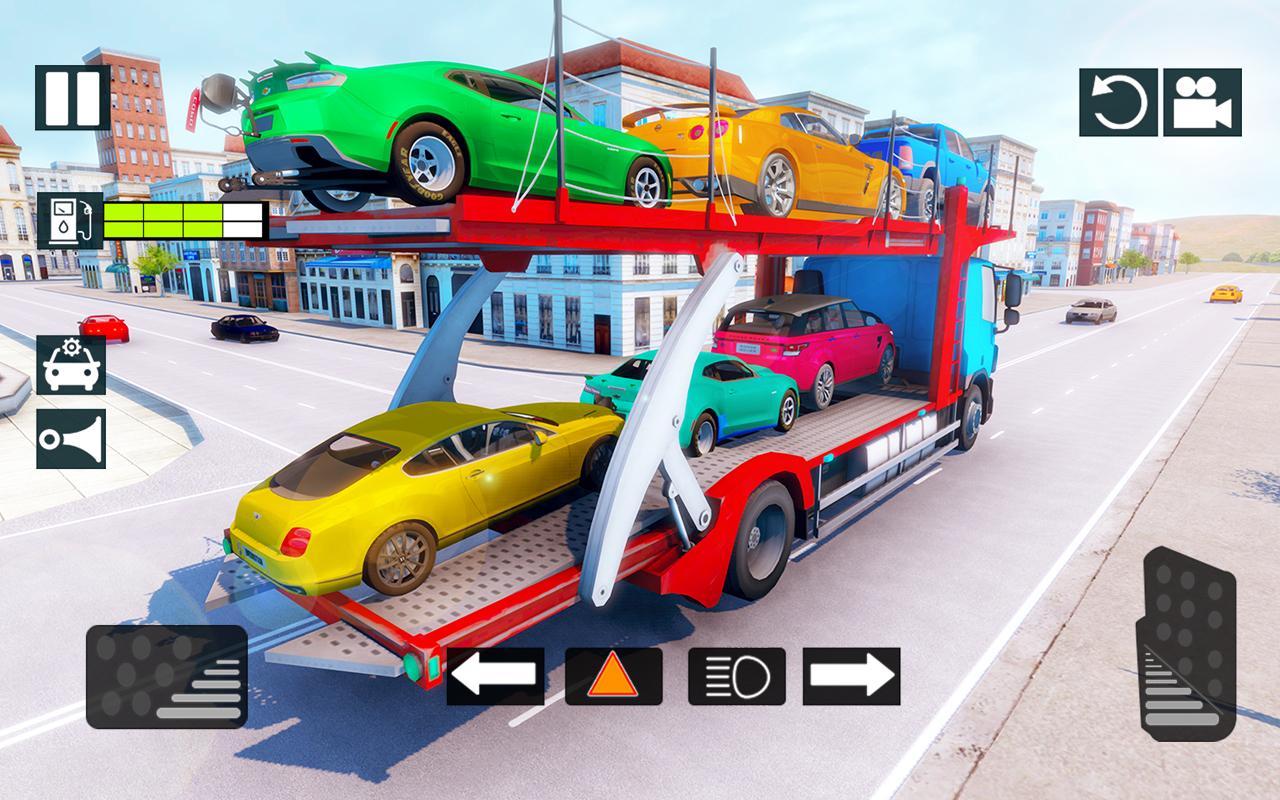
Task: Tap the fuel pump icon
Action: click(x=68, y=219)
